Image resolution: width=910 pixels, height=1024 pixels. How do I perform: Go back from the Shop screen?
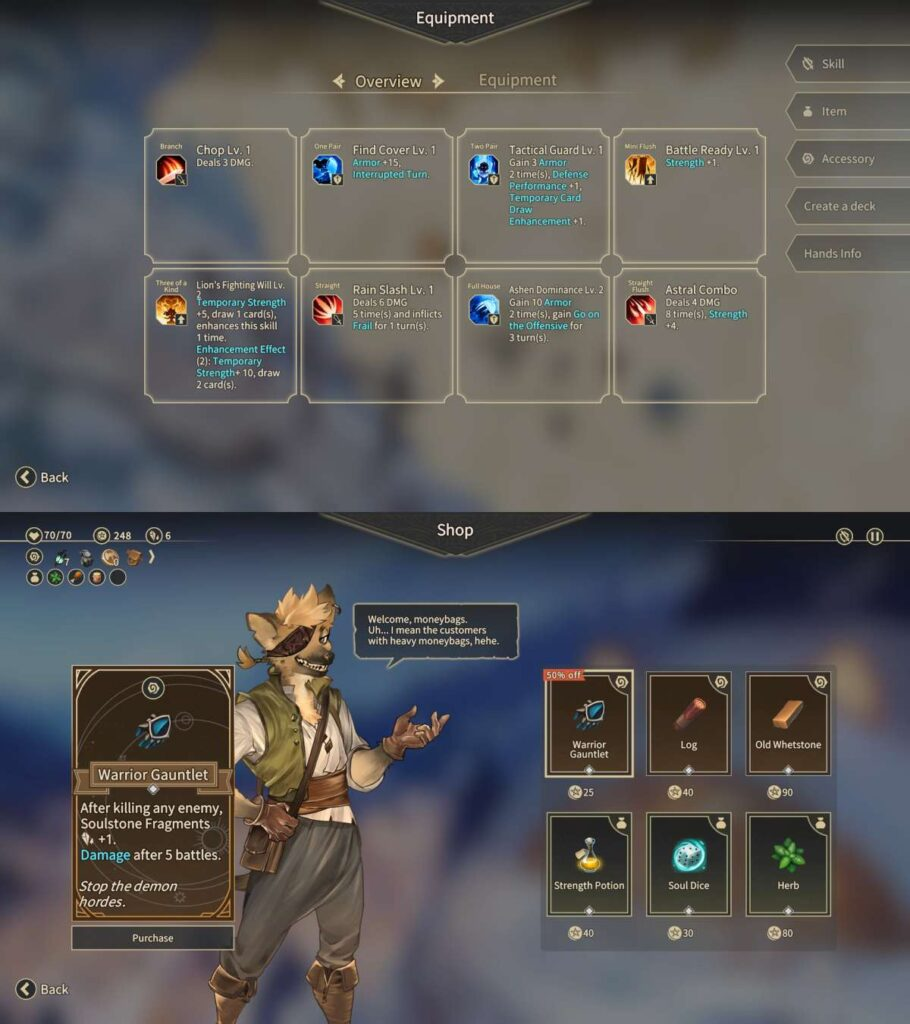pos(43,989)
